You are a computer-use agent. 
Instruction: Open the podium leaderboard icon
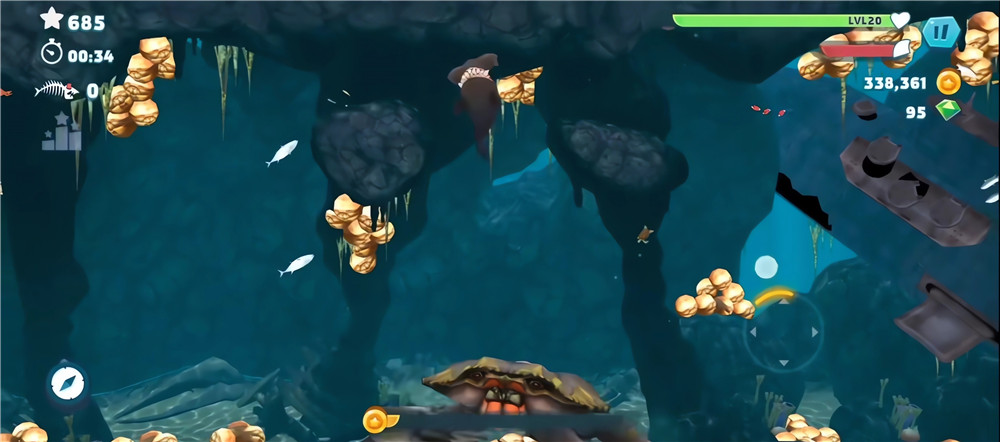[x=61, y=133]
